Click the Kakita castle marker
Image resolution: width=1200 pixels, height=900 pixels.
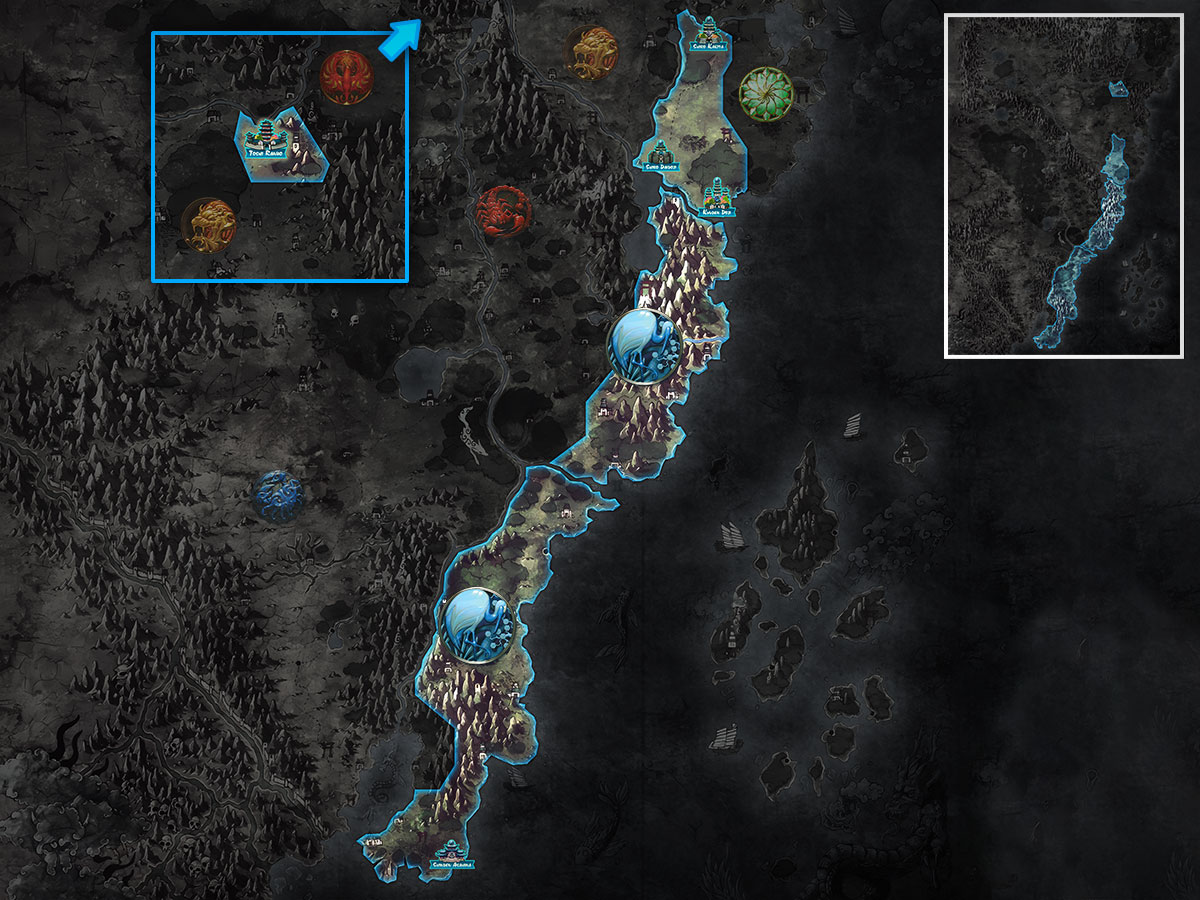point(710,33)
